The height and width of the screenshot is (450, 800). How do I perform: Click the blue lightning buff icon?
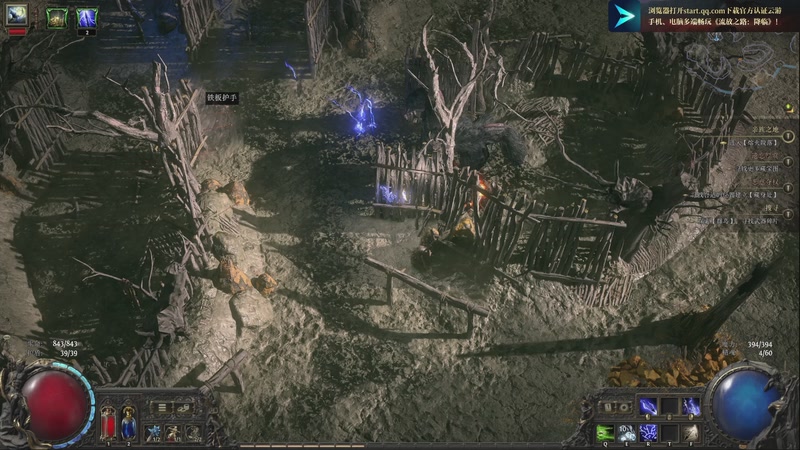point(87,17)
